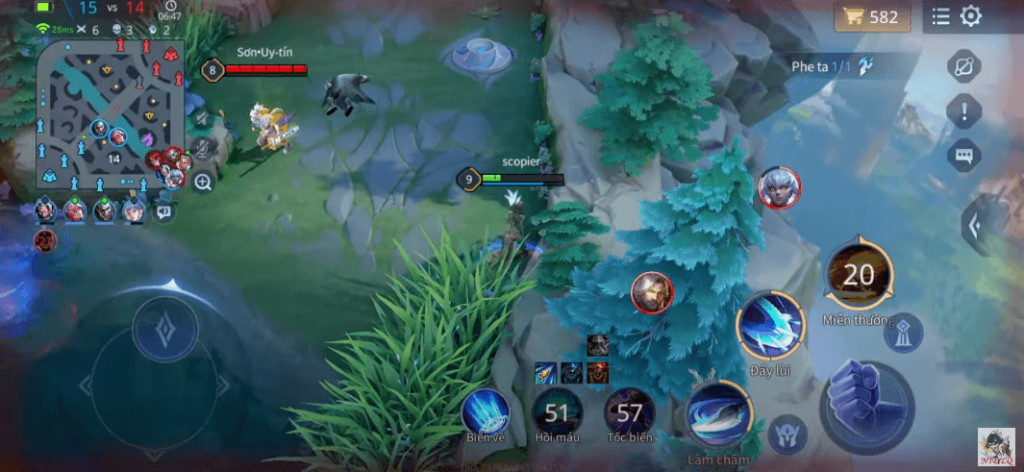1024x472 pixels.
Task: Open the quick chat speech bubble
Action: 964,155
